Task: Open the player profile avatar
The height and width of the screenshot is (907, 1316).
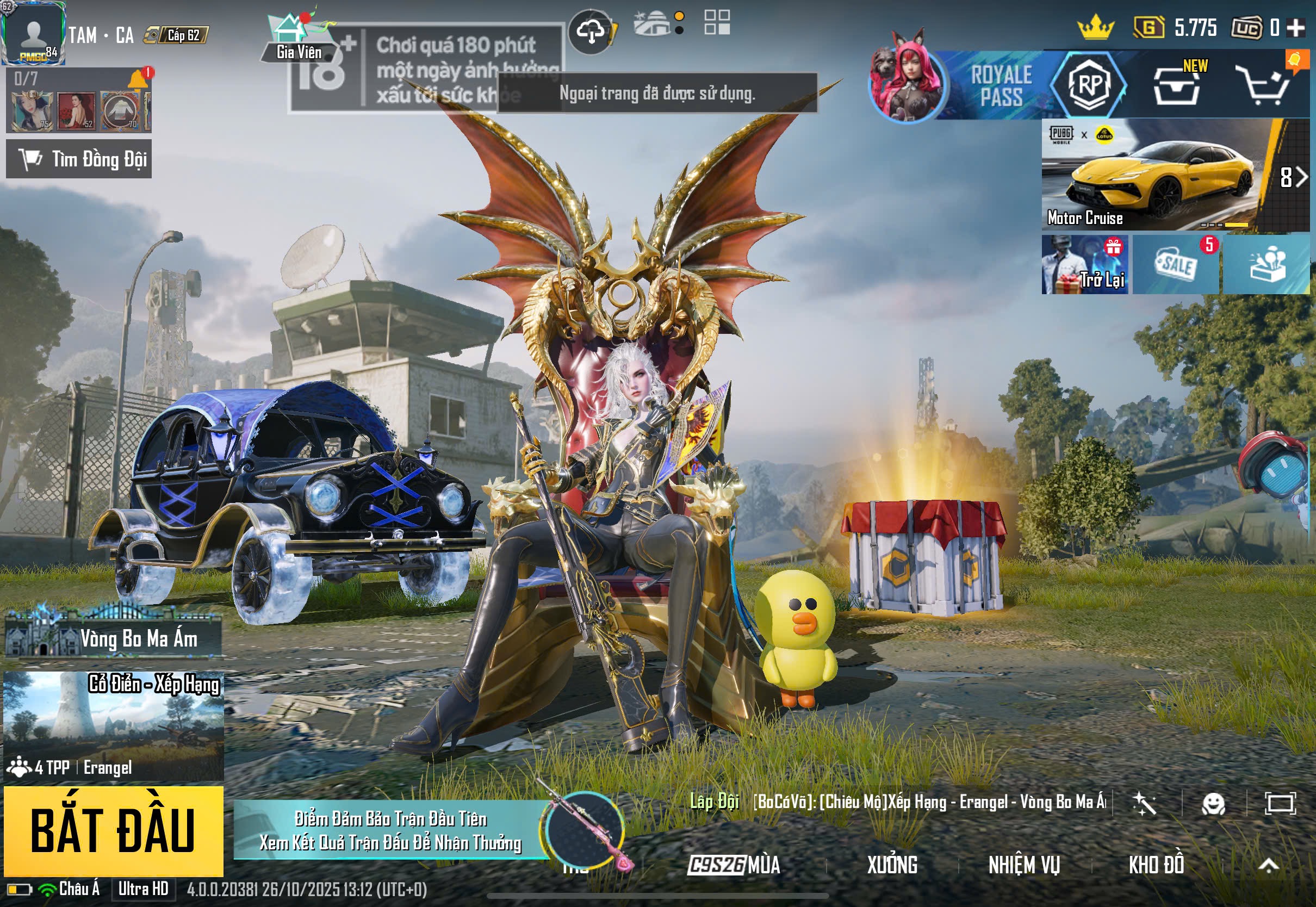Action: tap(34, 33)
